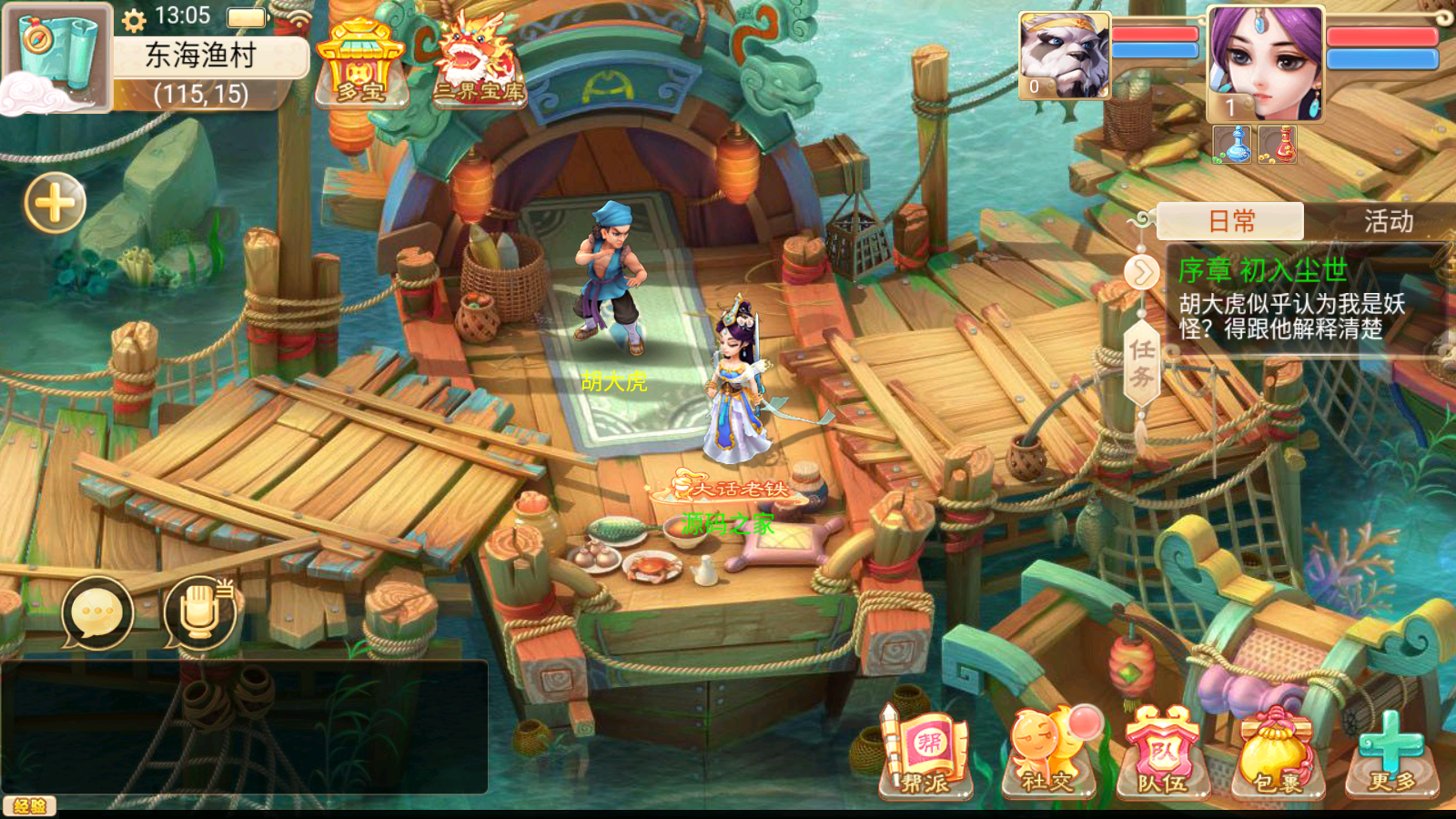Open the purple-haired character portrait
The image size is (1456, 819).
pos(1265,62)
